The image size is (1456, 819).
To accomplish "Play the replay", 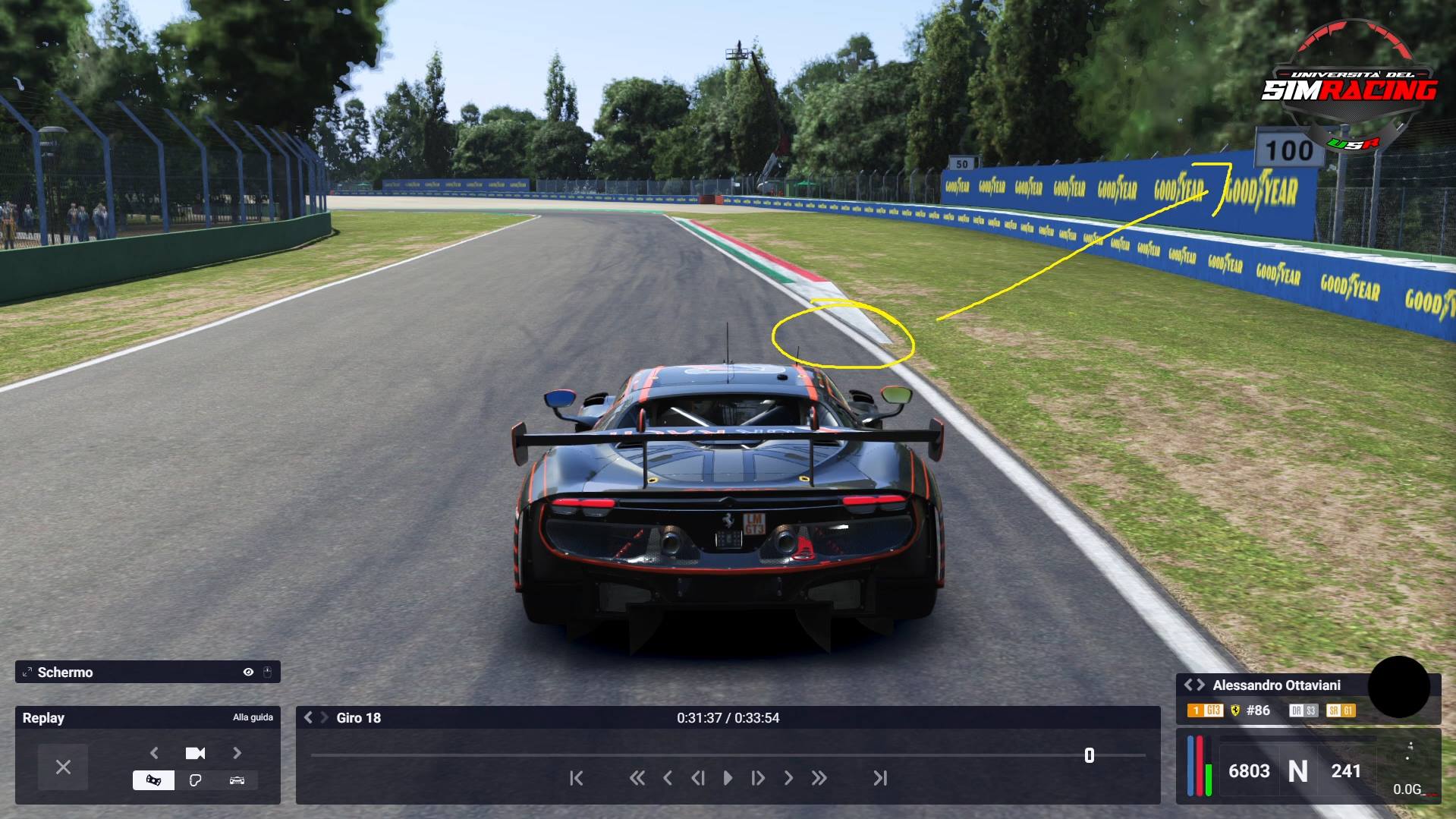I will point(728,778).
